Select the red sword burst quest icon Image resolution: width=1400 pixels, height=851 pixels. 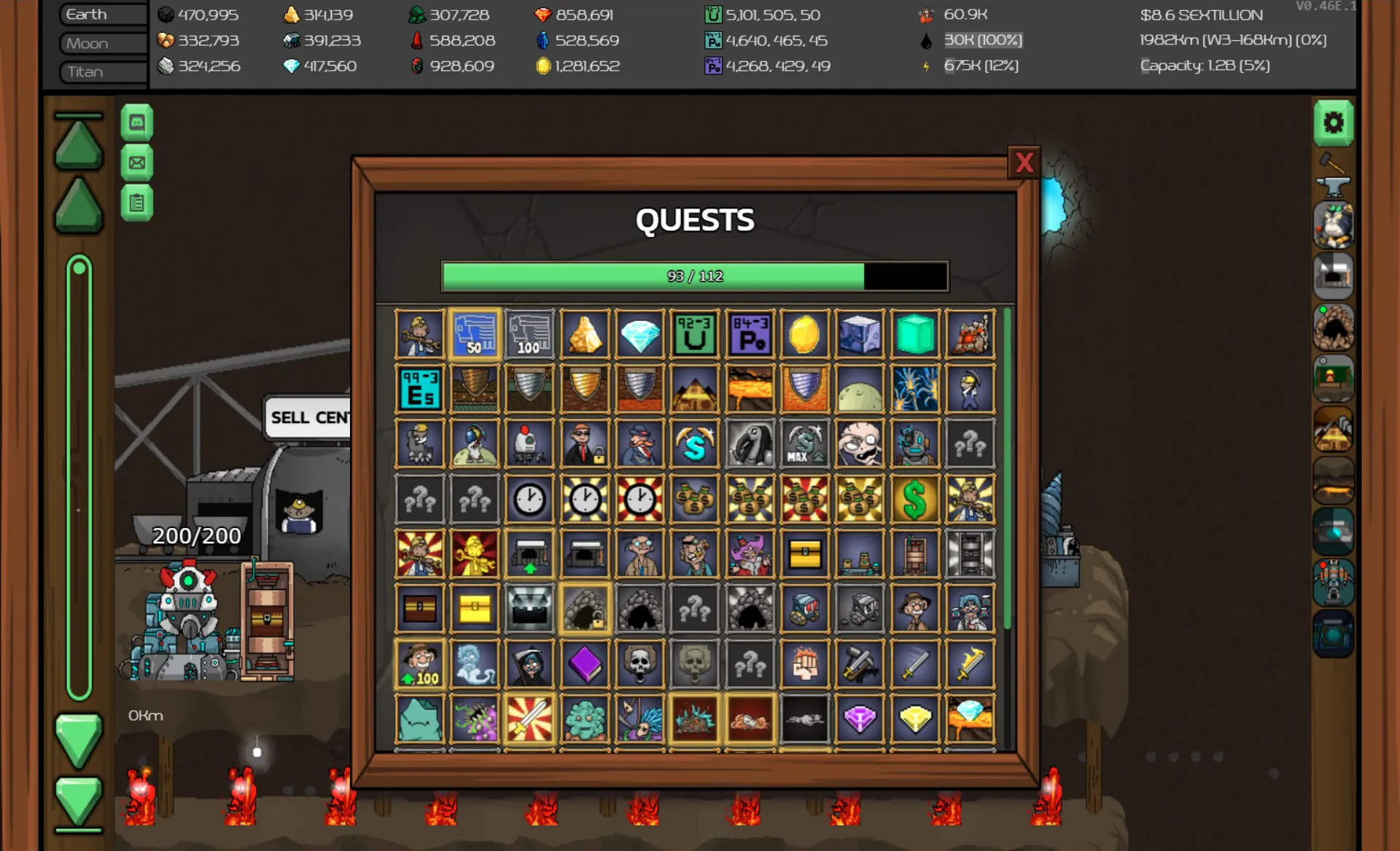(x=530, y=720)
